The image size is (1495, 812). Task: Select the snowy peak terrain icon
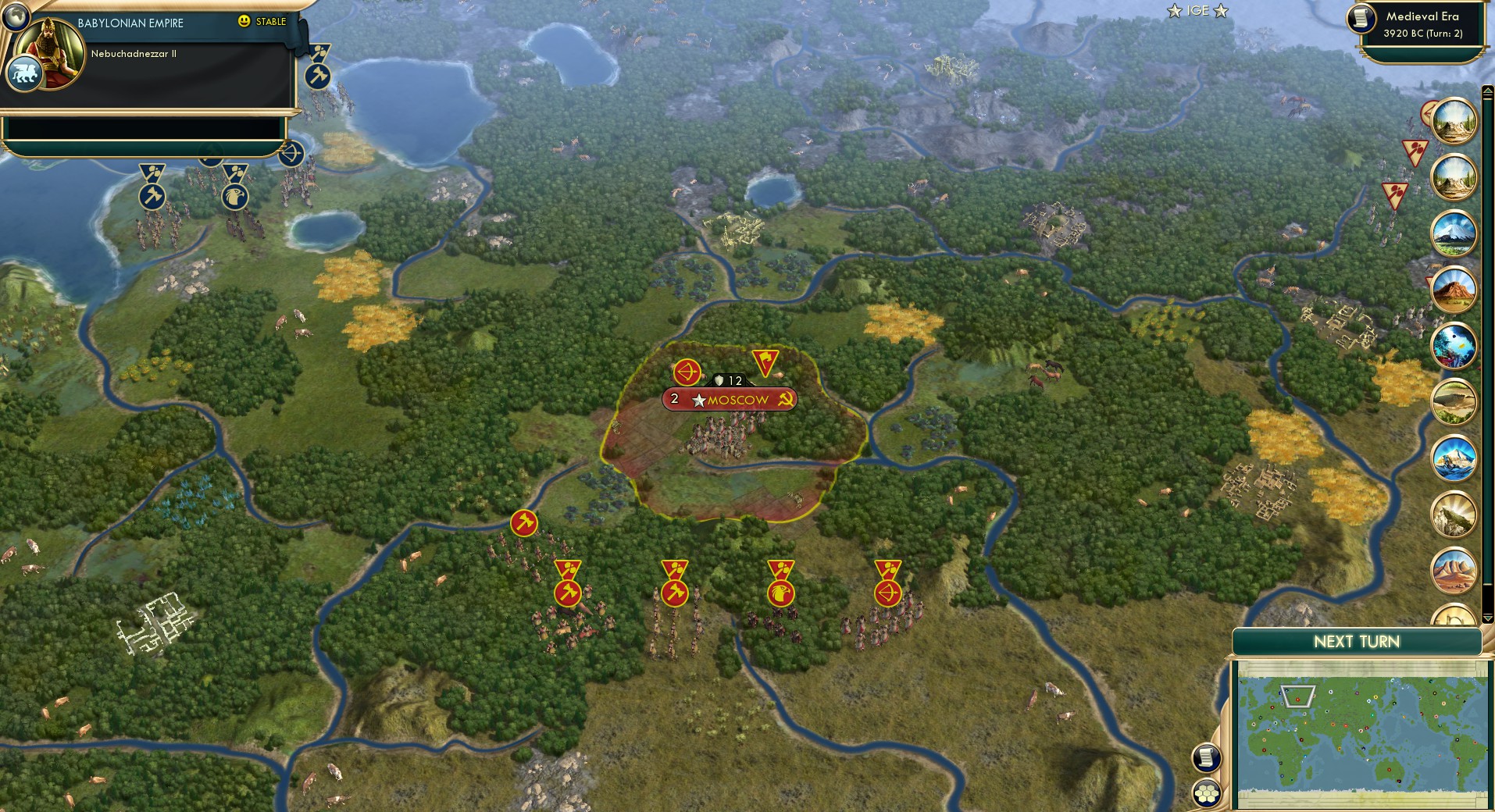tap(1454, 233)
